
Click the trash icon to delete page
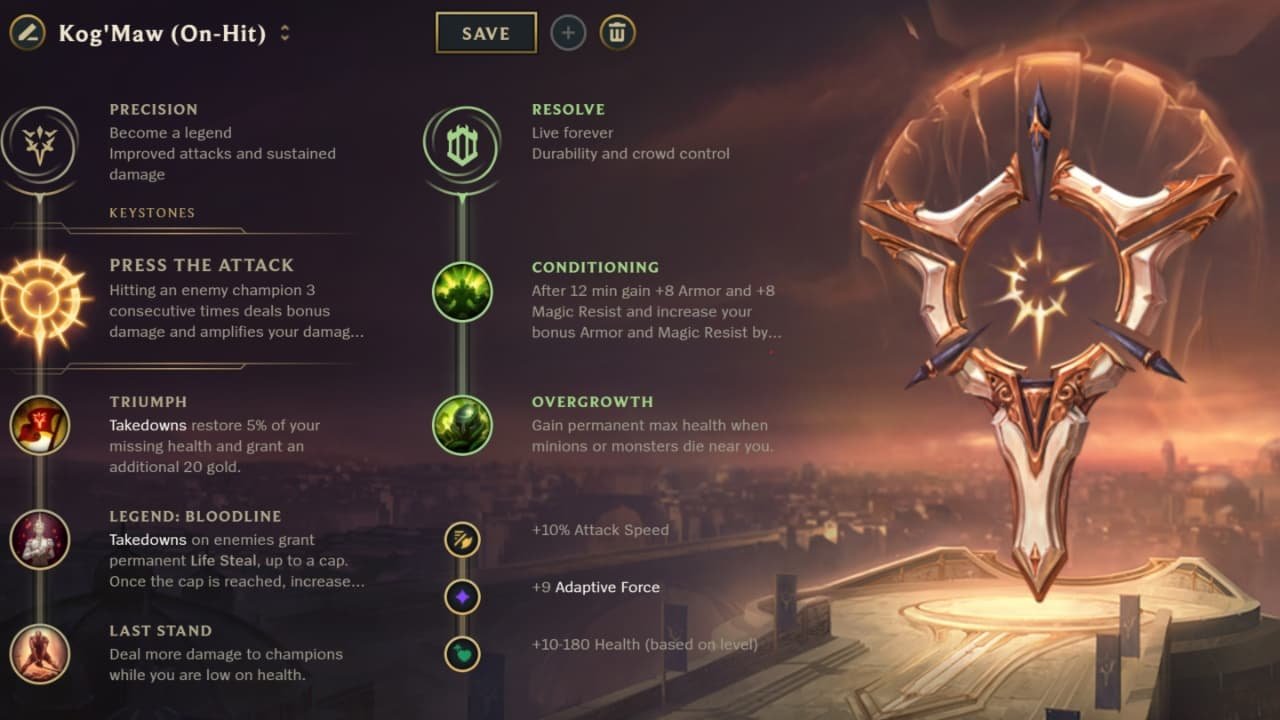tap(617, 32)
